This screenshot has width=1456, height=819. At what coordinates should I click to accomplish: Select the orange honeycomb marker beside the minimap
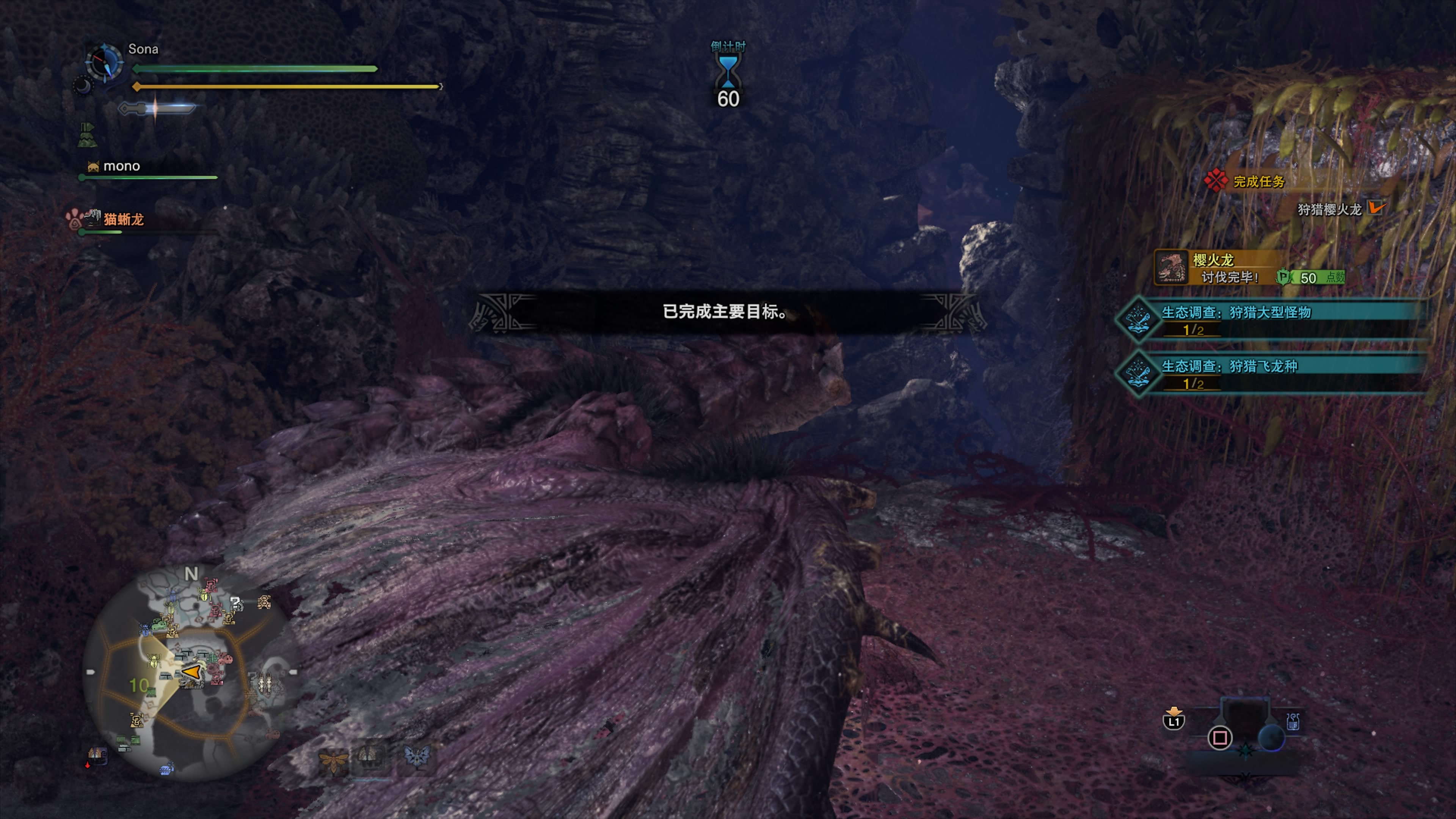(264, 602)
